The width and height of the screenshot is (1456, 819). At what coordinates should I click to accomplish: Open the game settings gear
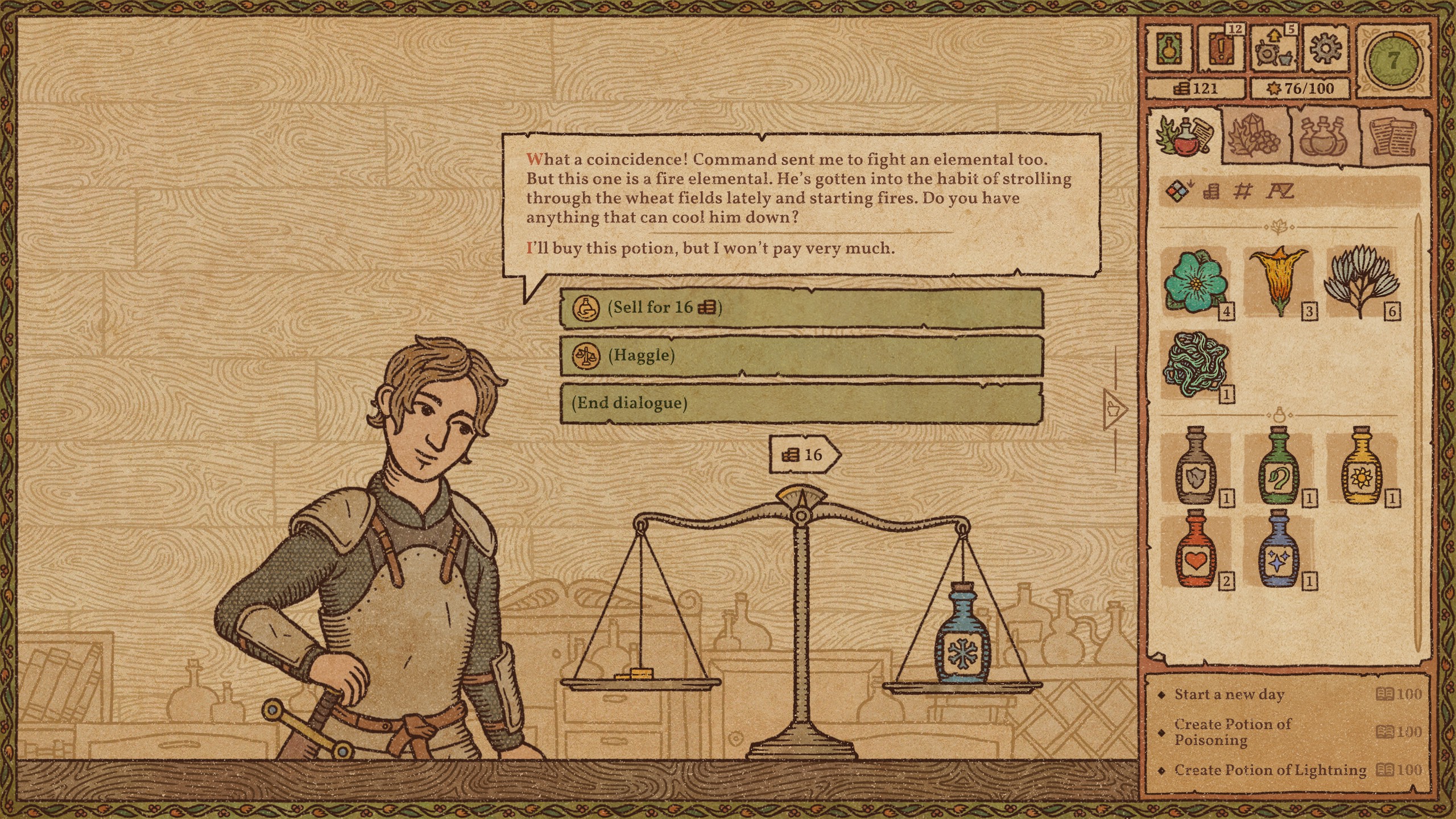(x=1325, y=50)
